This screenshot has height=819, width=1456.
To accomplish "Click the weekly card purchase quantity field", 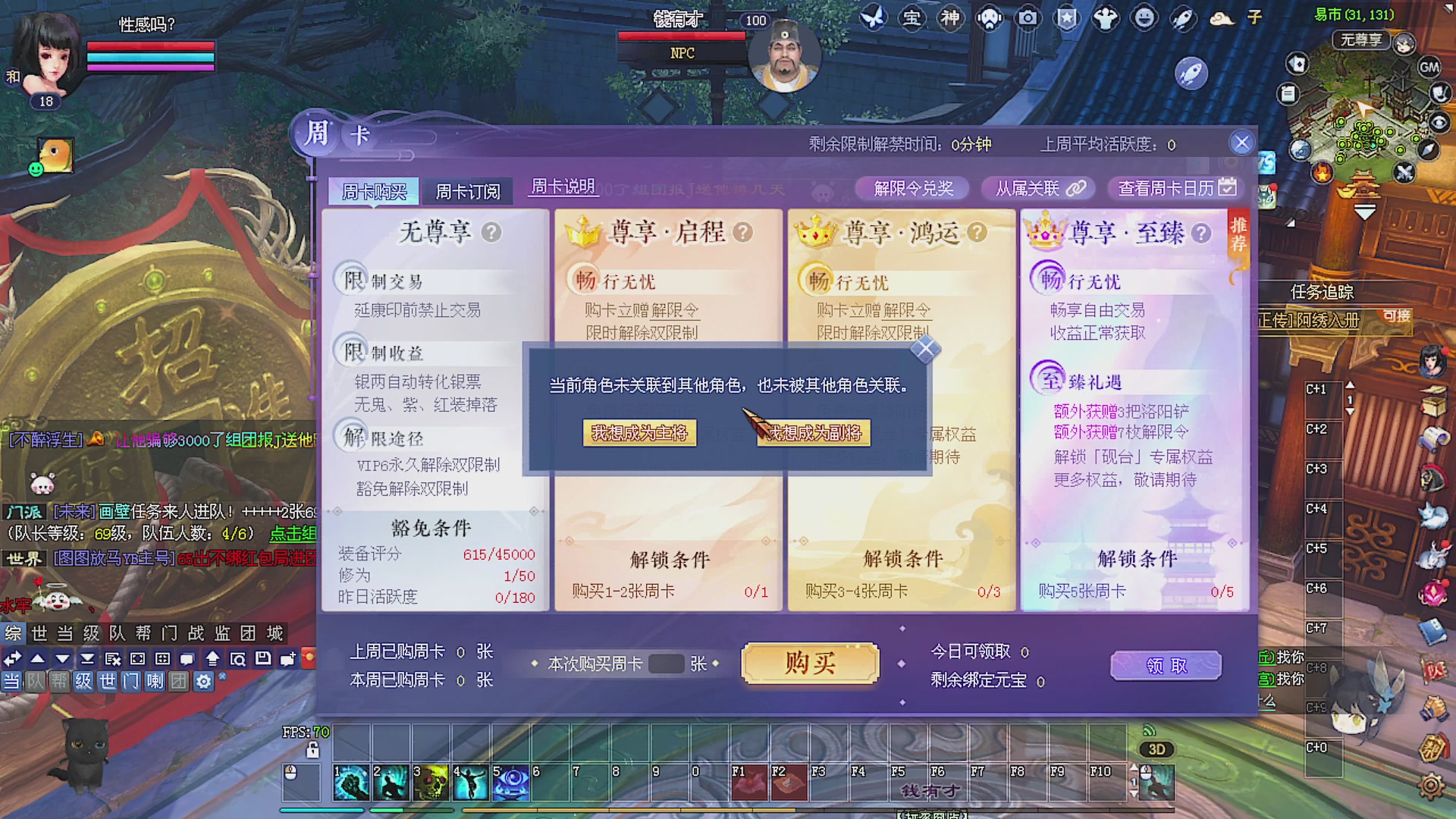I will (667, 664).
